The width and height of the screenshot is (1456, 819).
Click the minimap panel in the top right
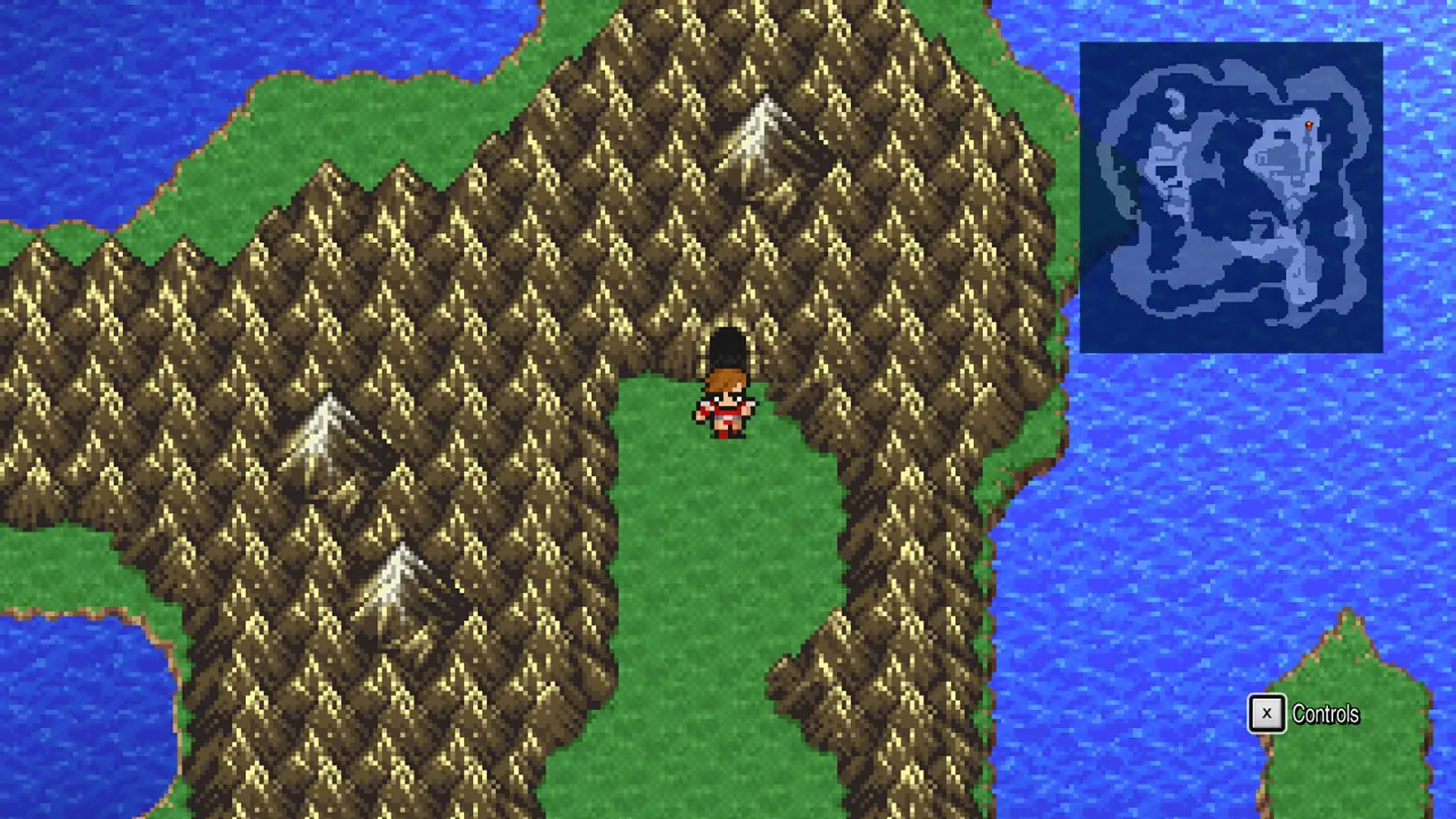tap(1233, 196)
